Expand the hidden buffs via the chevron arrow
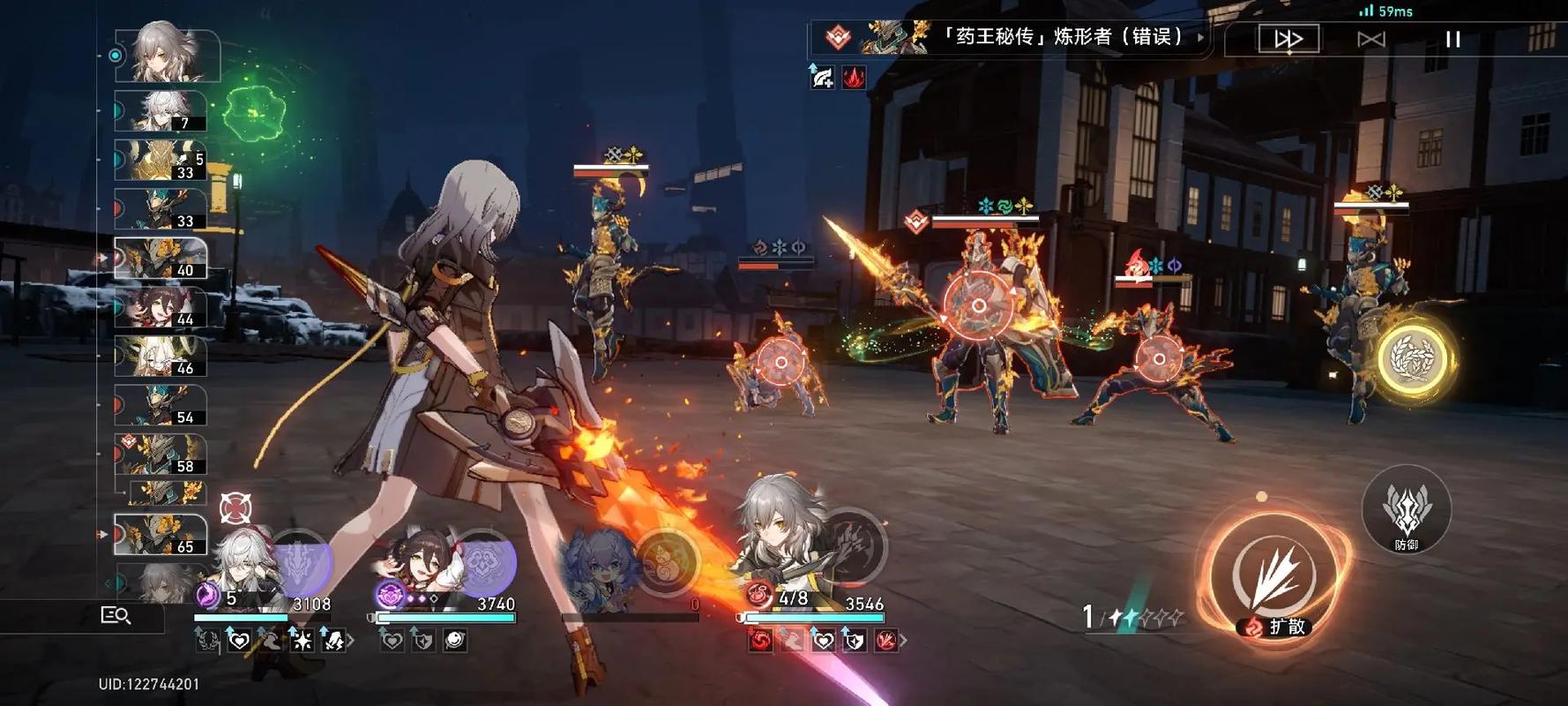 [351, 639]
